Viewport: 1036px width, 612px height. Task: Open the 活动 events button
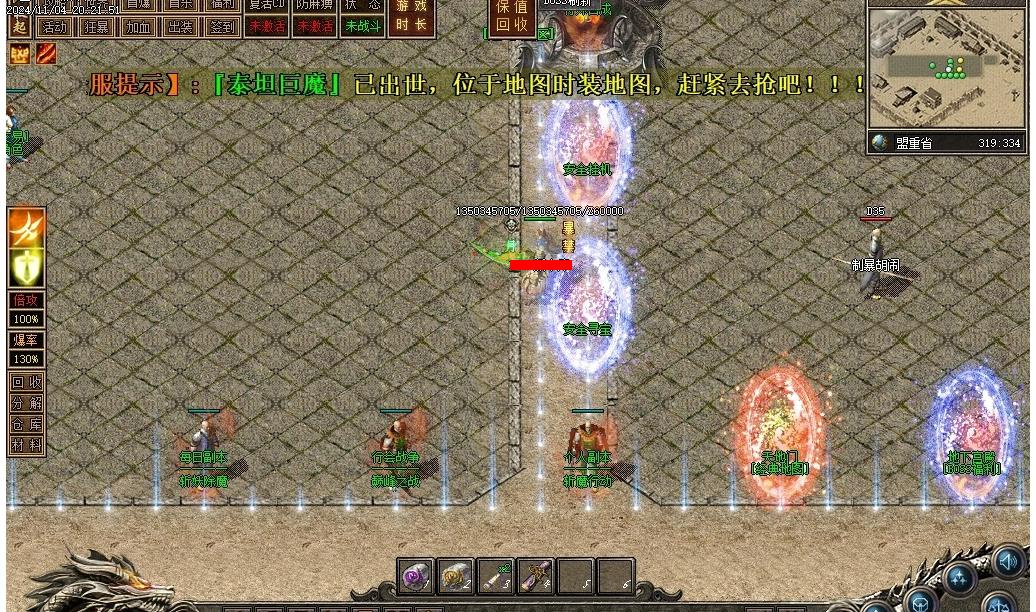pos(55,27)
